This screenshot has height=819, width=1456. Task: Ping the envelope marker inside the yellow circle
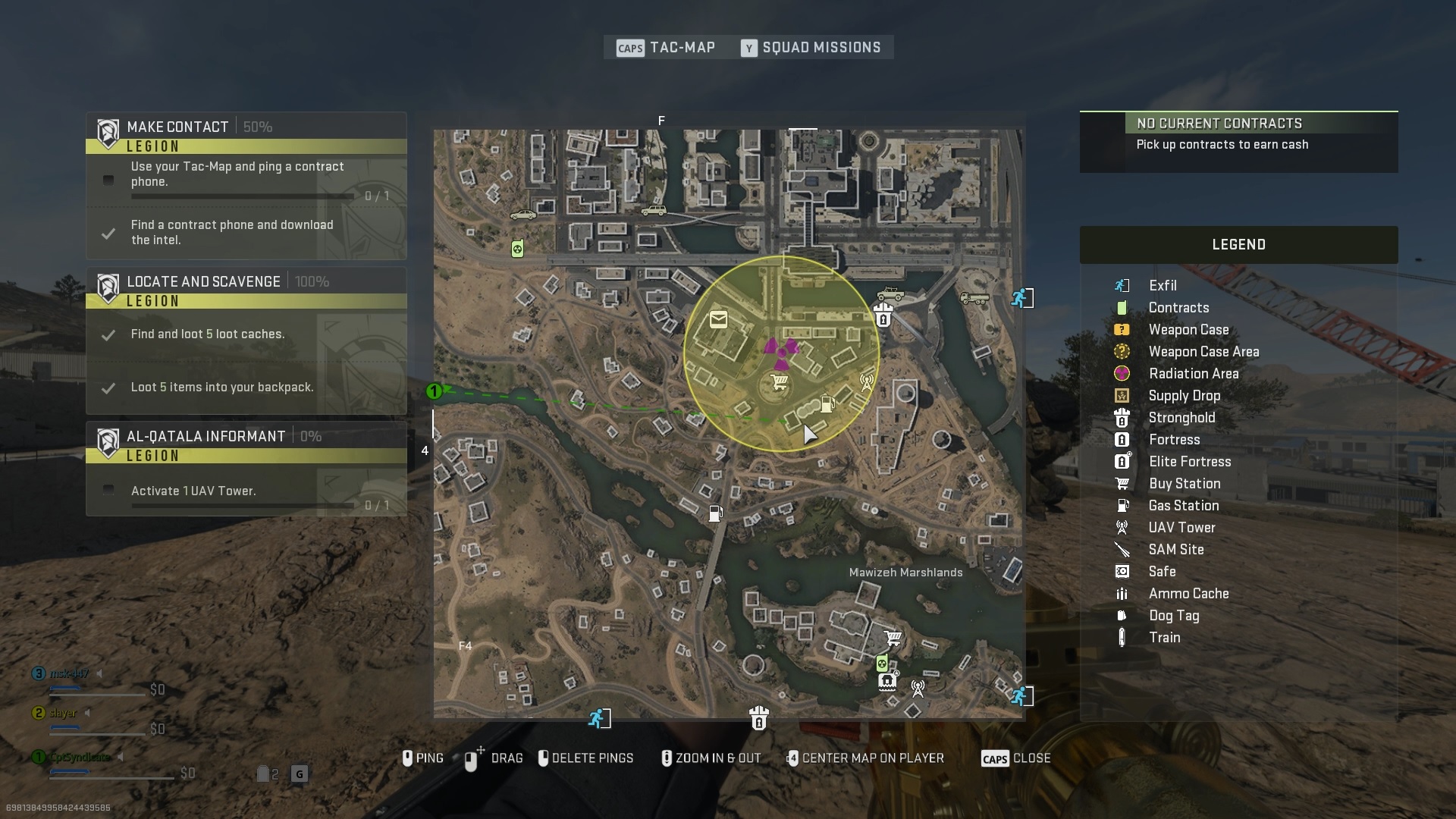pos(718,320)
